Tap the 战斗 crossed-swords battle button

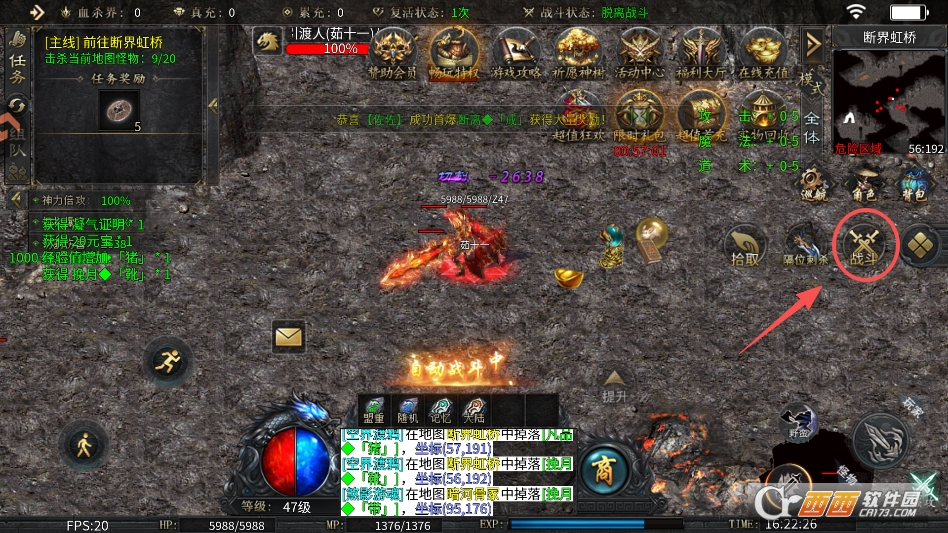tap(863, 246)
